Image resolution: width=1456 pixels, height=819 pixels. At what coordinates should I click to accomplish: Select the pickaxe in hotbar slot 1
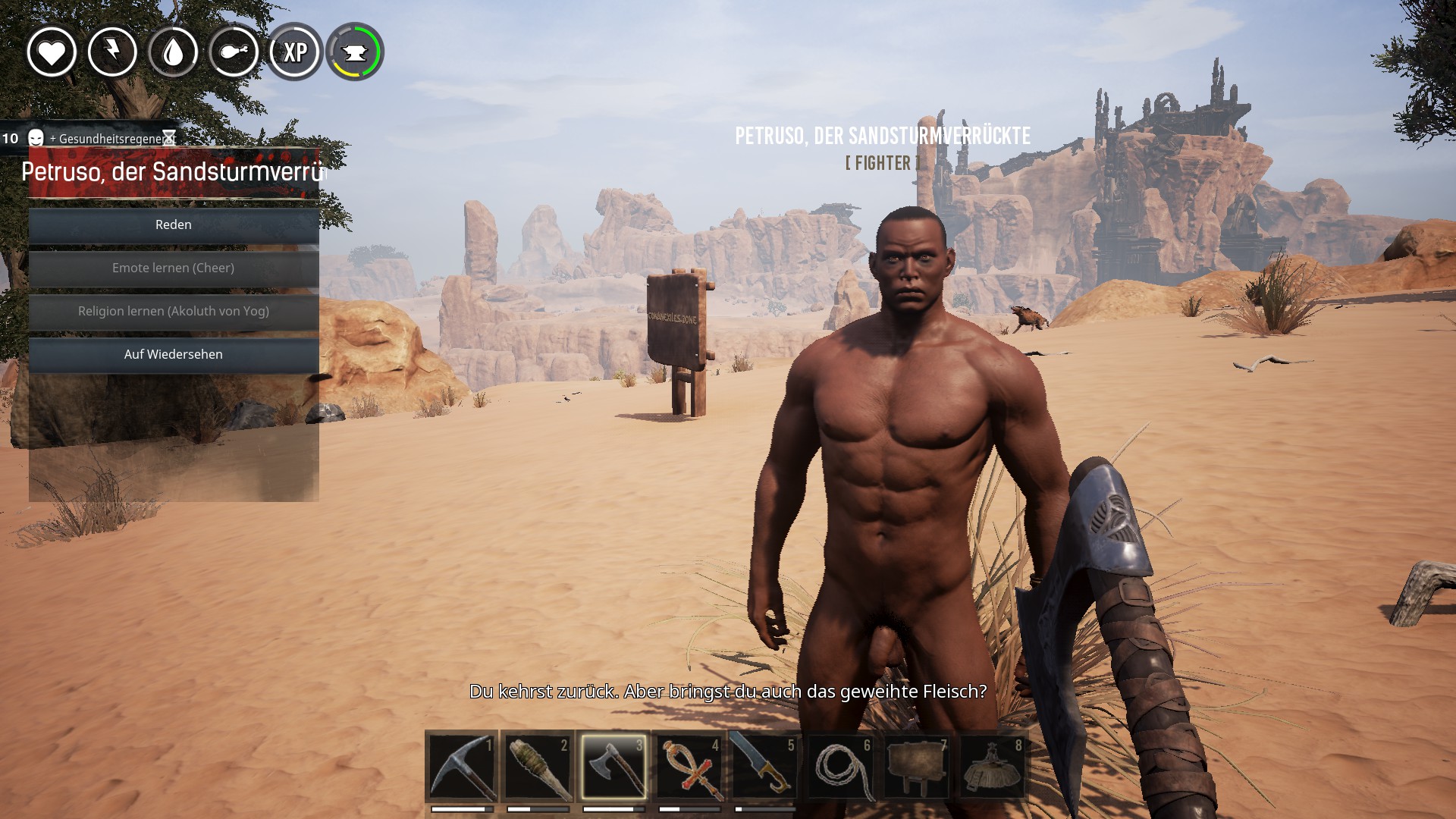tap(462, 767)
